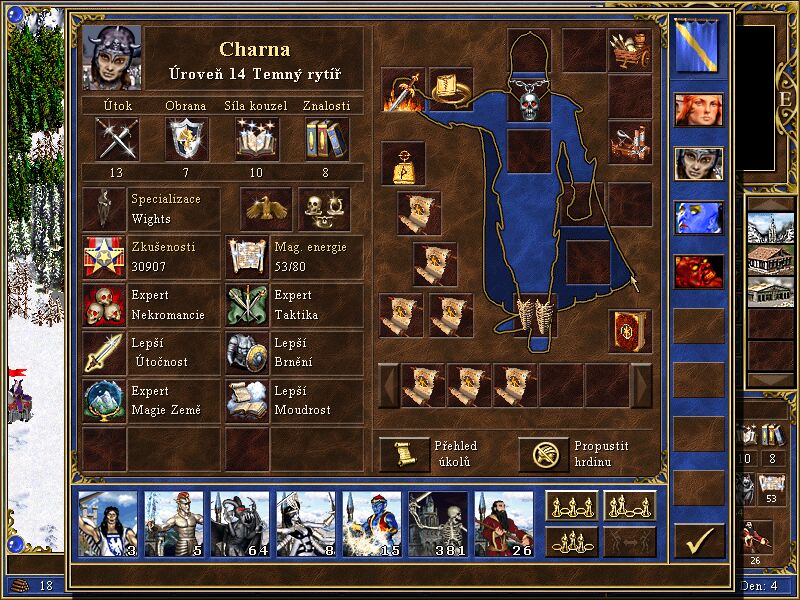The width and height of the screenshot is (800, 600).
Task: Switch to the red-haired hero portrait
Action: coord(698,110)
